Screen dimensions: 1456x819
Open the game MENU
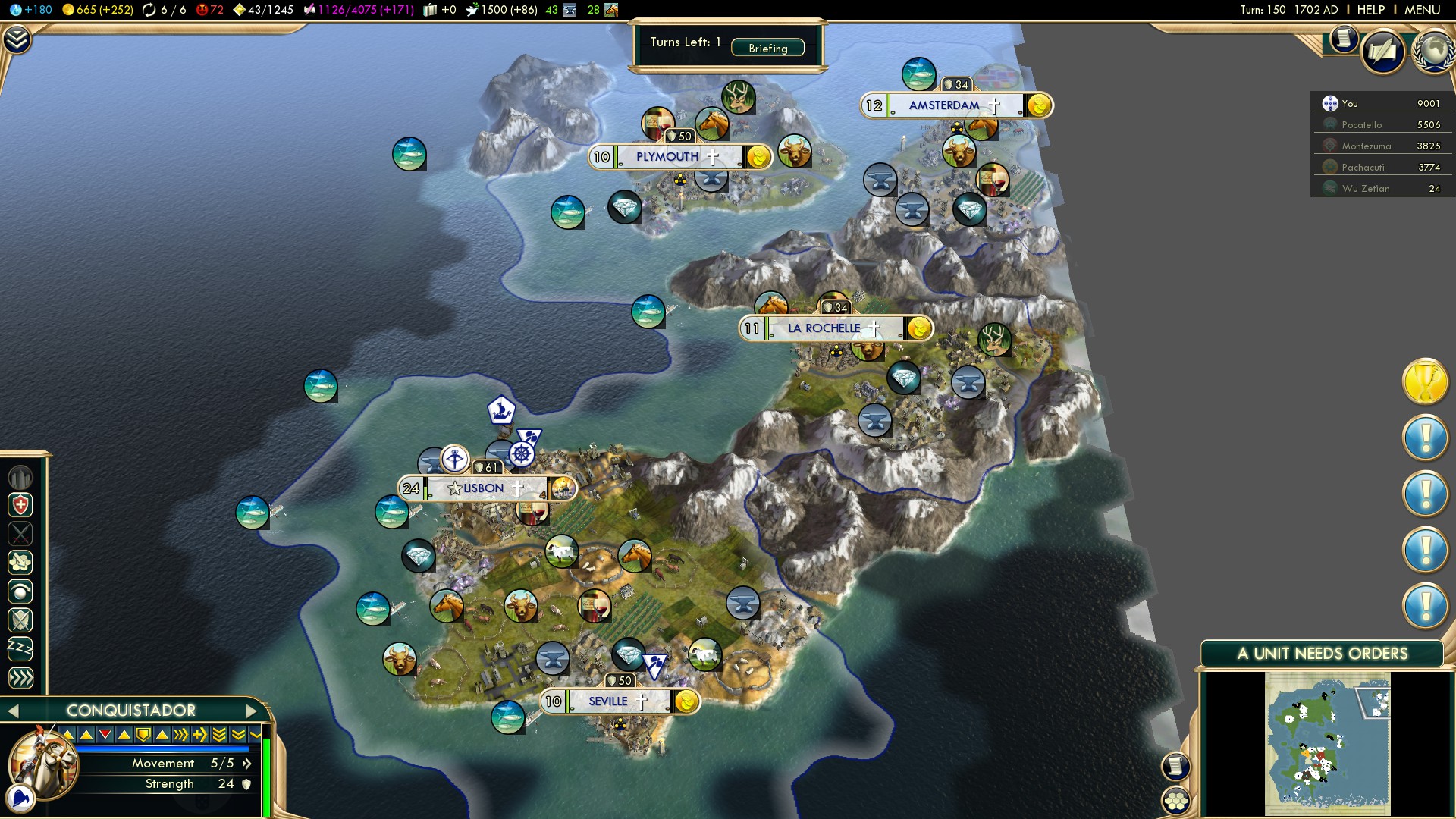(1422, 10)
